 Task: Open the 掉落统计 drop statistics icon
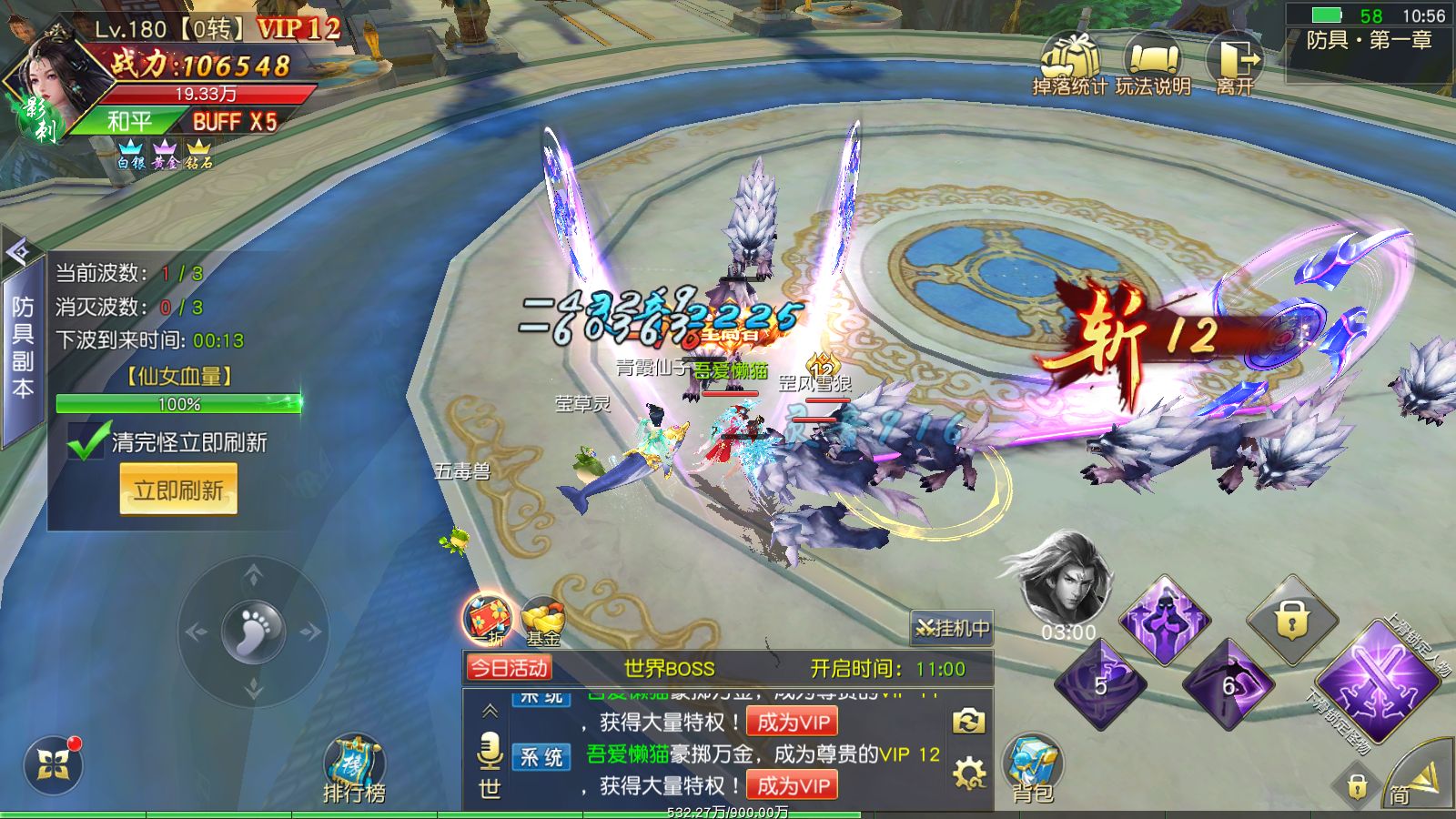pyautogui.click(x=1069, y=62)
